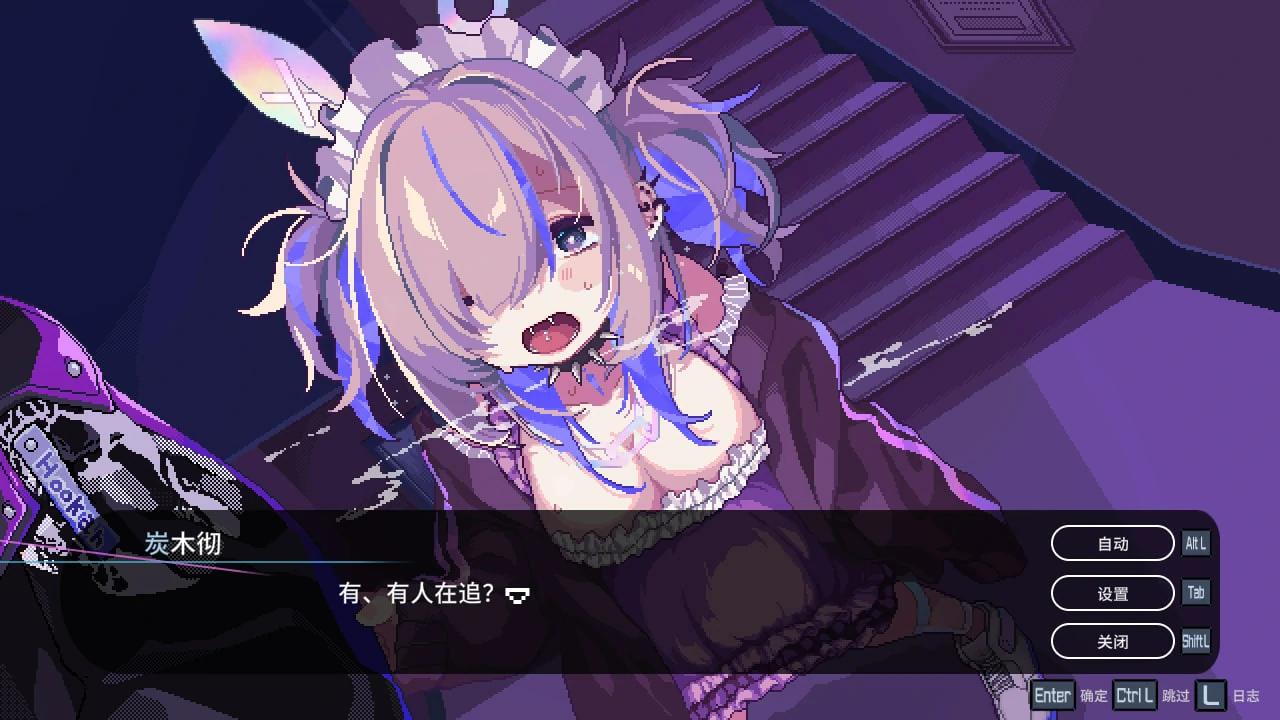
Task: Click the Tab hotkey badge beside 设置
Action: coord(1196,592)
